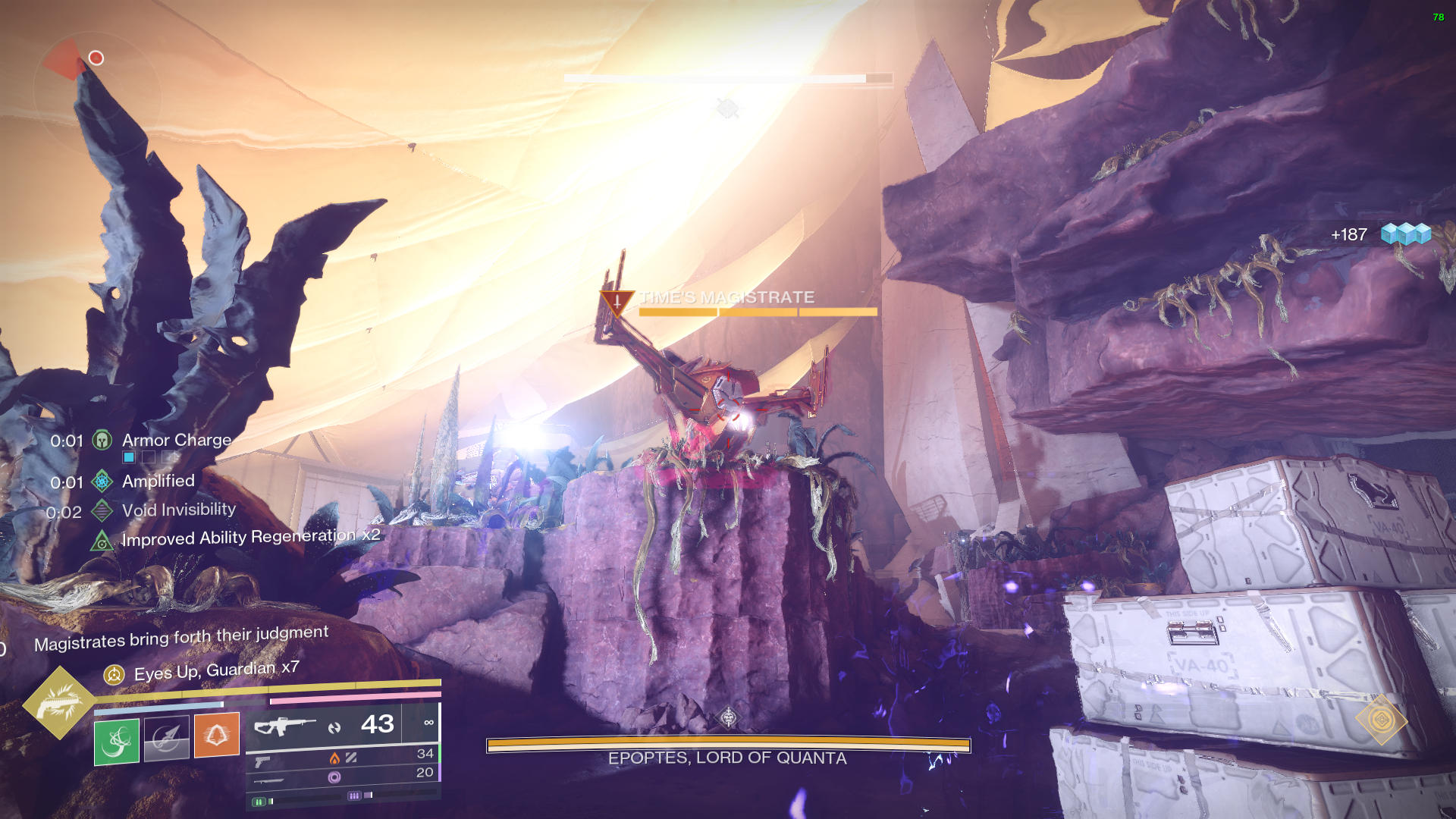Click the Armor Charge helmet buff icon
This screenshot has height=819, width=1456.
pos(102,440)
